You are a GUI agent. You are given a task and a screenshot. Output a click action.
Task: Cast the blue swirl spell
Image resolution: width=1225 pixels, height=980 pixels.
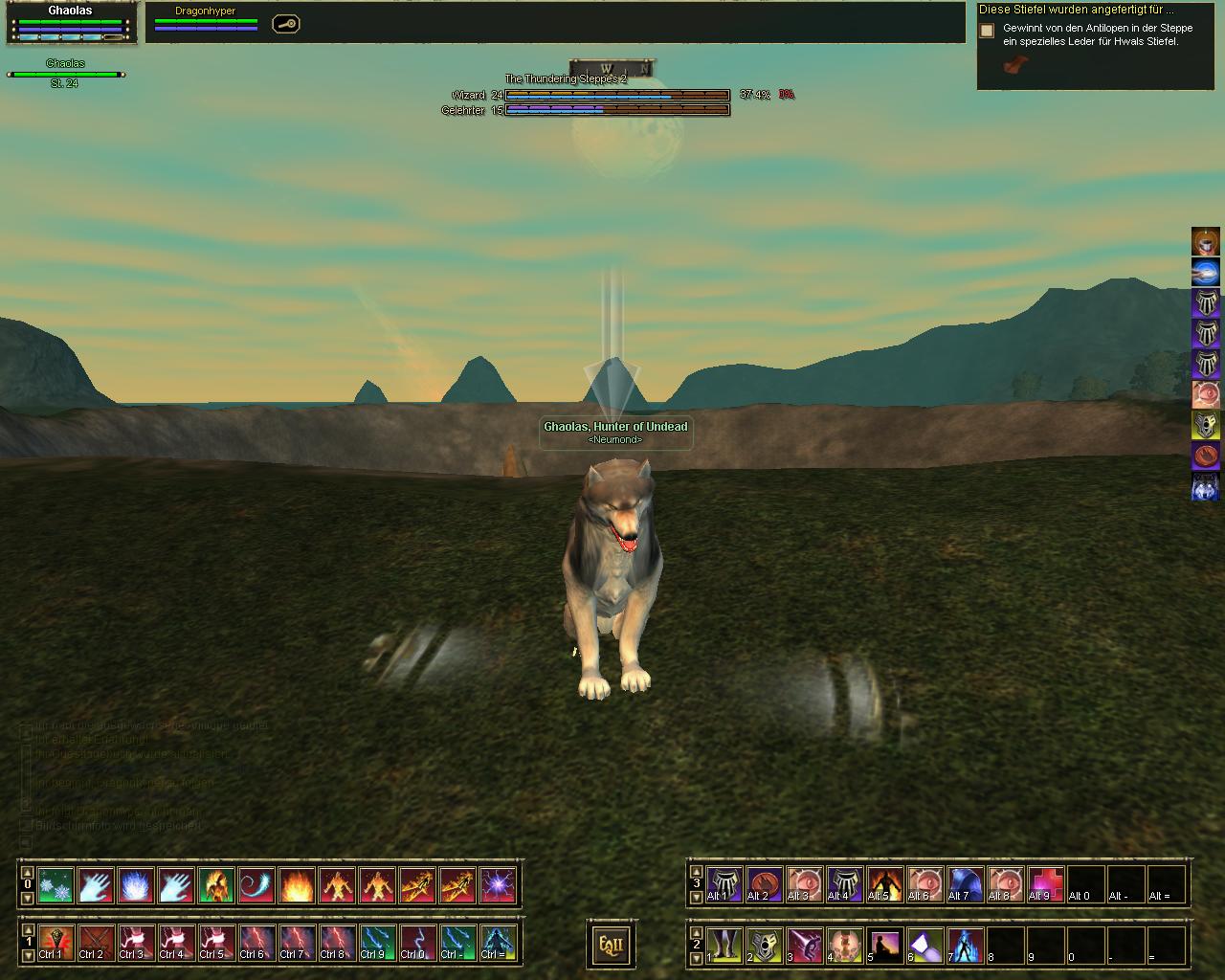point(256,886)
